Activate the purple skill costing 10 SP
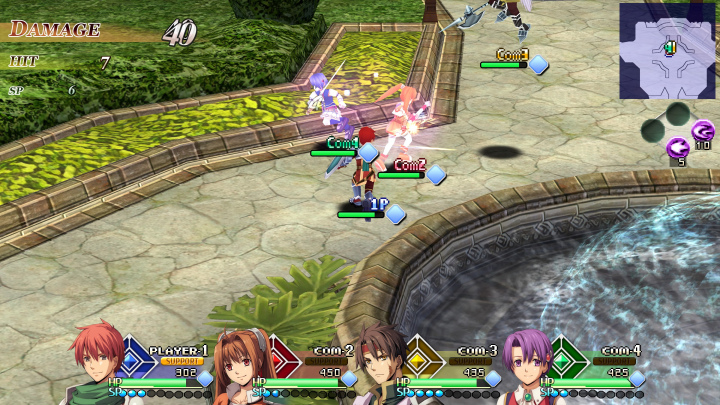The height and width of the screenshot is (405, 720). 703,130
